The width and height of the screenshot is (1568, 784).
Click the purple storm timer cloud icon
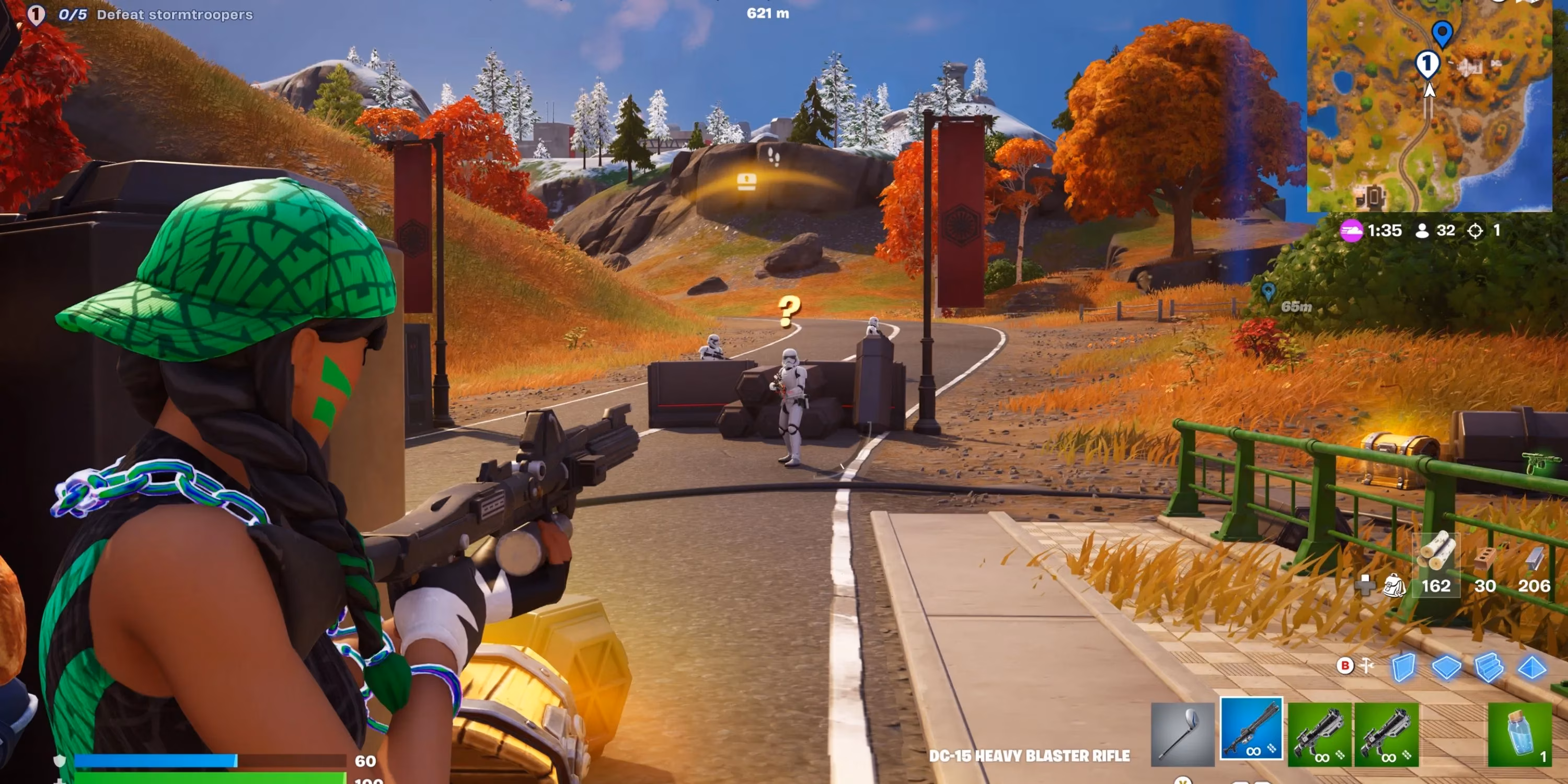(1353, 230)
